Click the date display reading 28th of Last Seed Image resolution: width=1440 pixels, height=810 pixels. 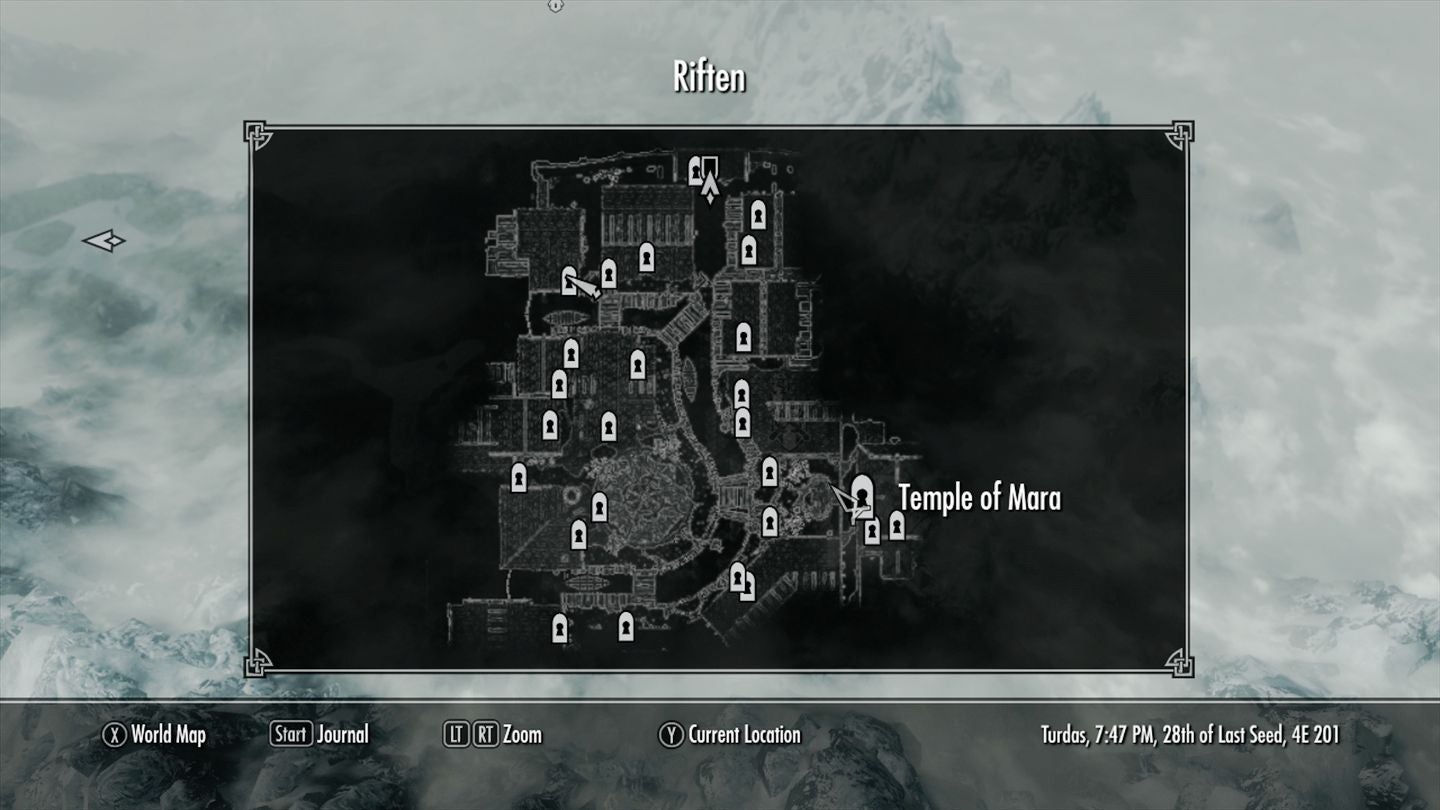[x=1190, y=734]
